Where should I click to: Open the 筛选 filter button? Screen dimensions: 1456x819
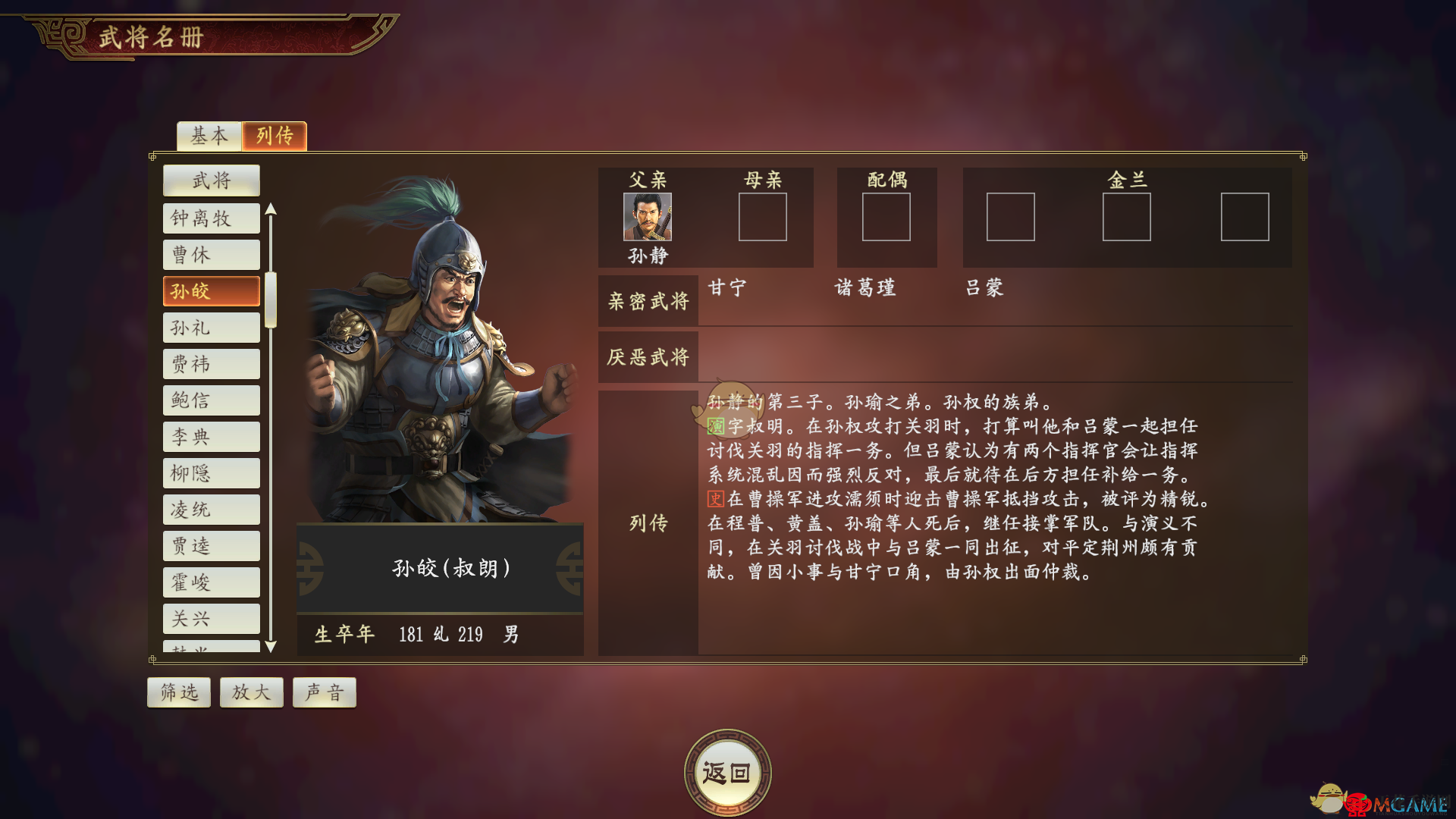pos(179,692)
